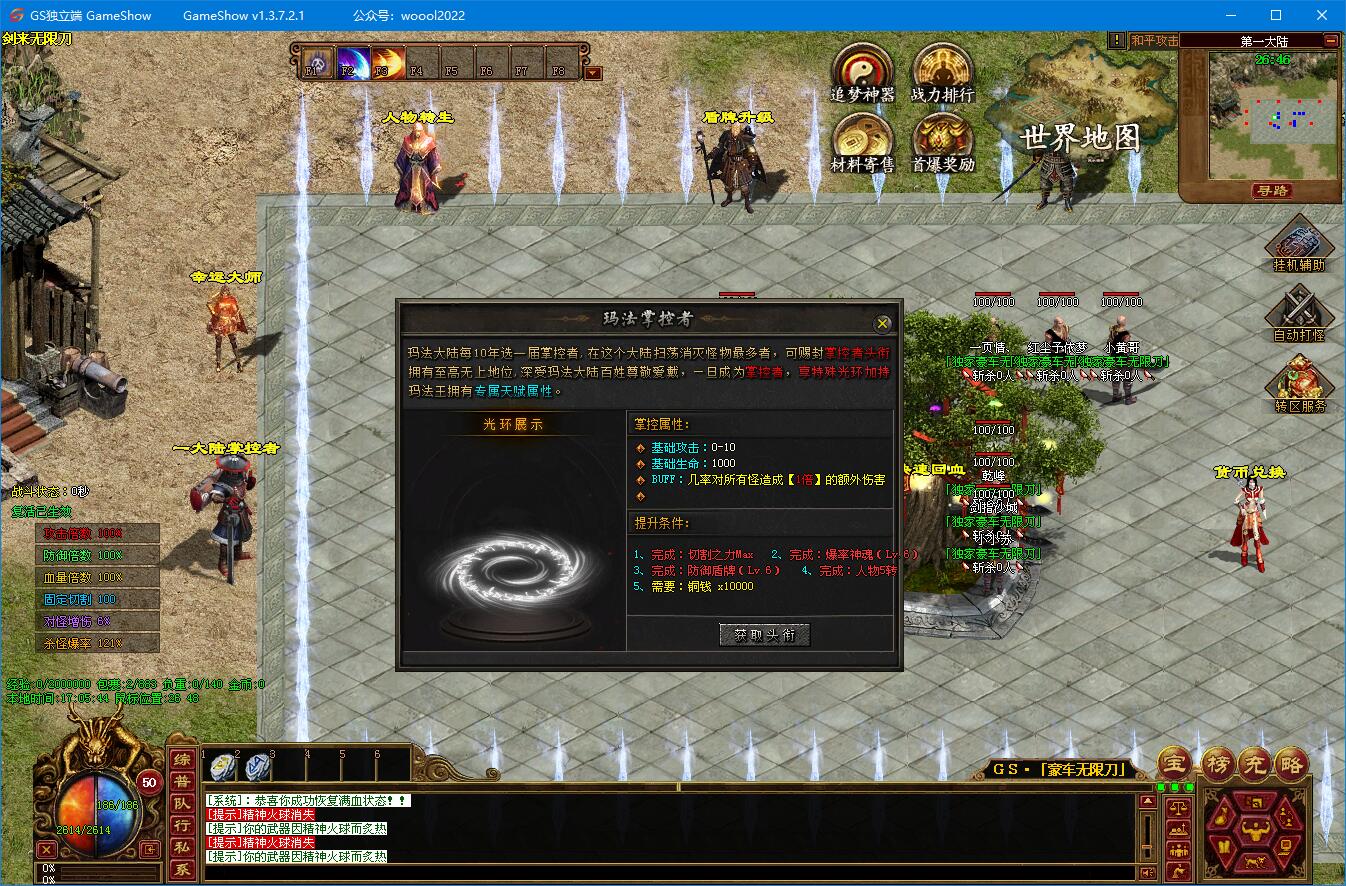Open the 宝 round menu button
Screen dimensions: 1346x886
click(1176, 763)
